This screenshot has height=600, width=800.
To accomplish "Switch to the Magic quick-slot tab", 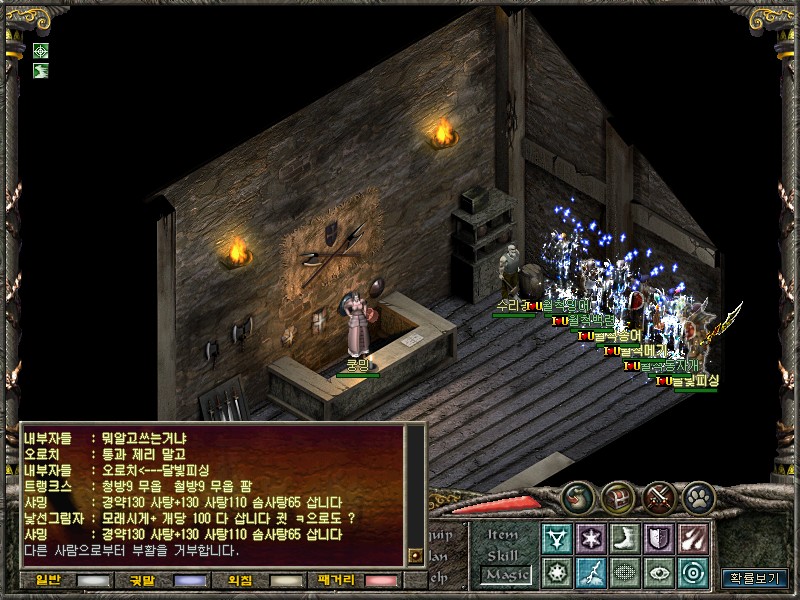I will pos(504,574).
